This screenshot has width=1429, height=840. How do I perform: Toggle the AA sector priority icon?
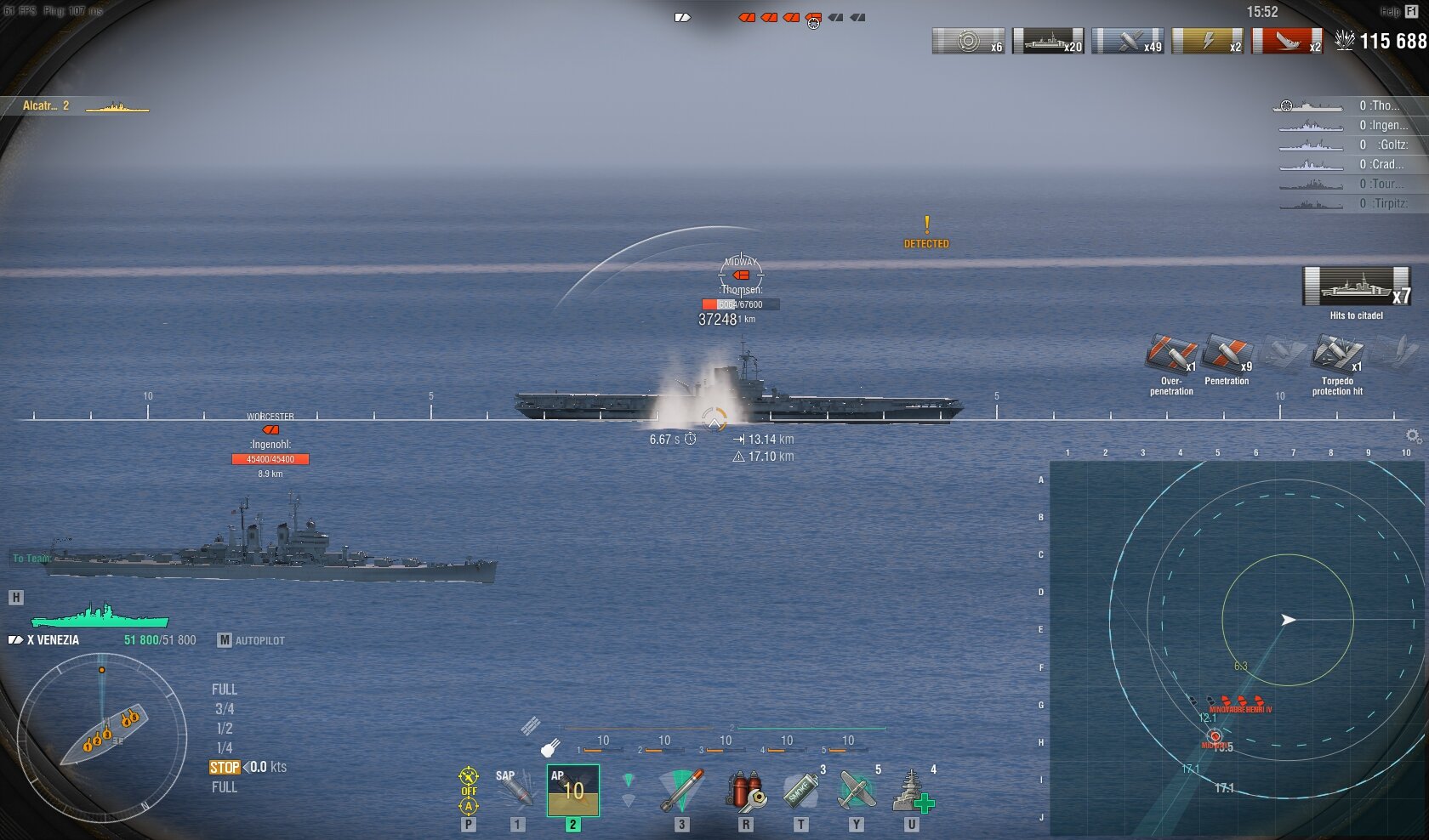coord(469,791)
